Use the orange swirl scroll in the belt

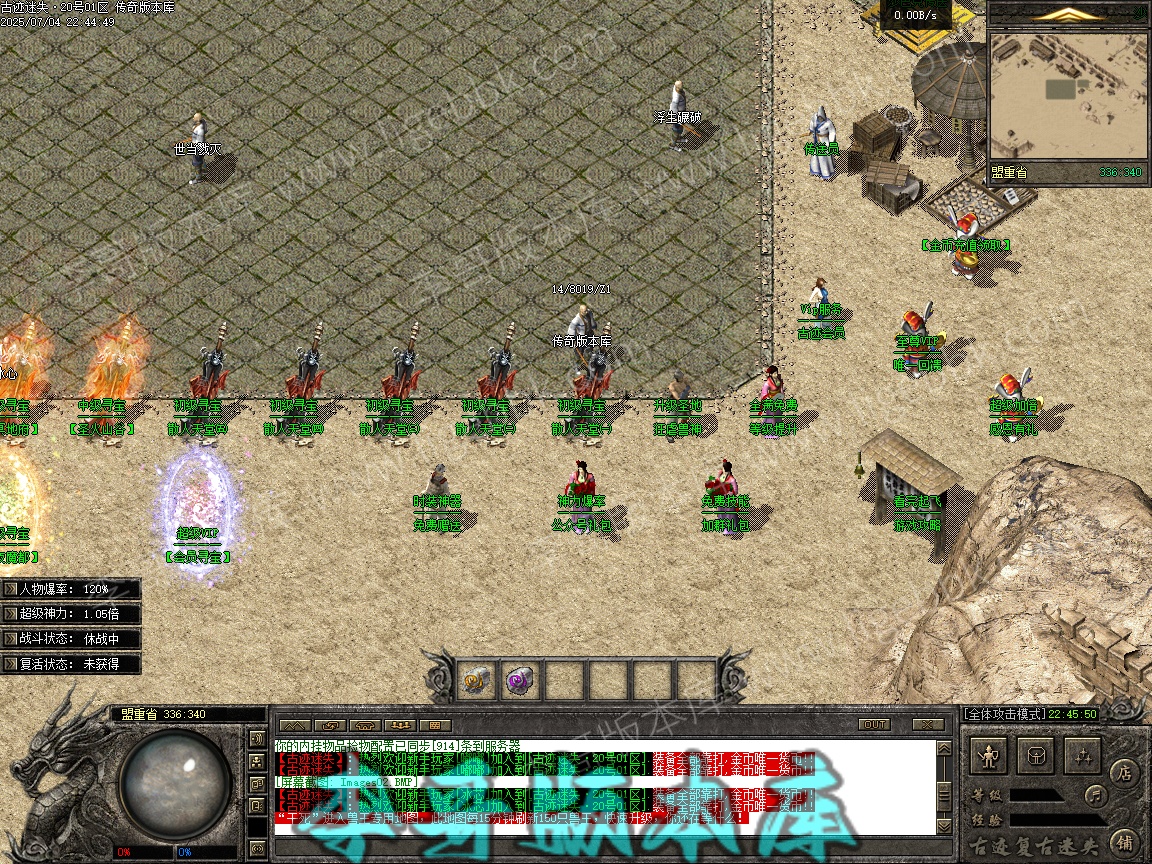click(476, 680)
